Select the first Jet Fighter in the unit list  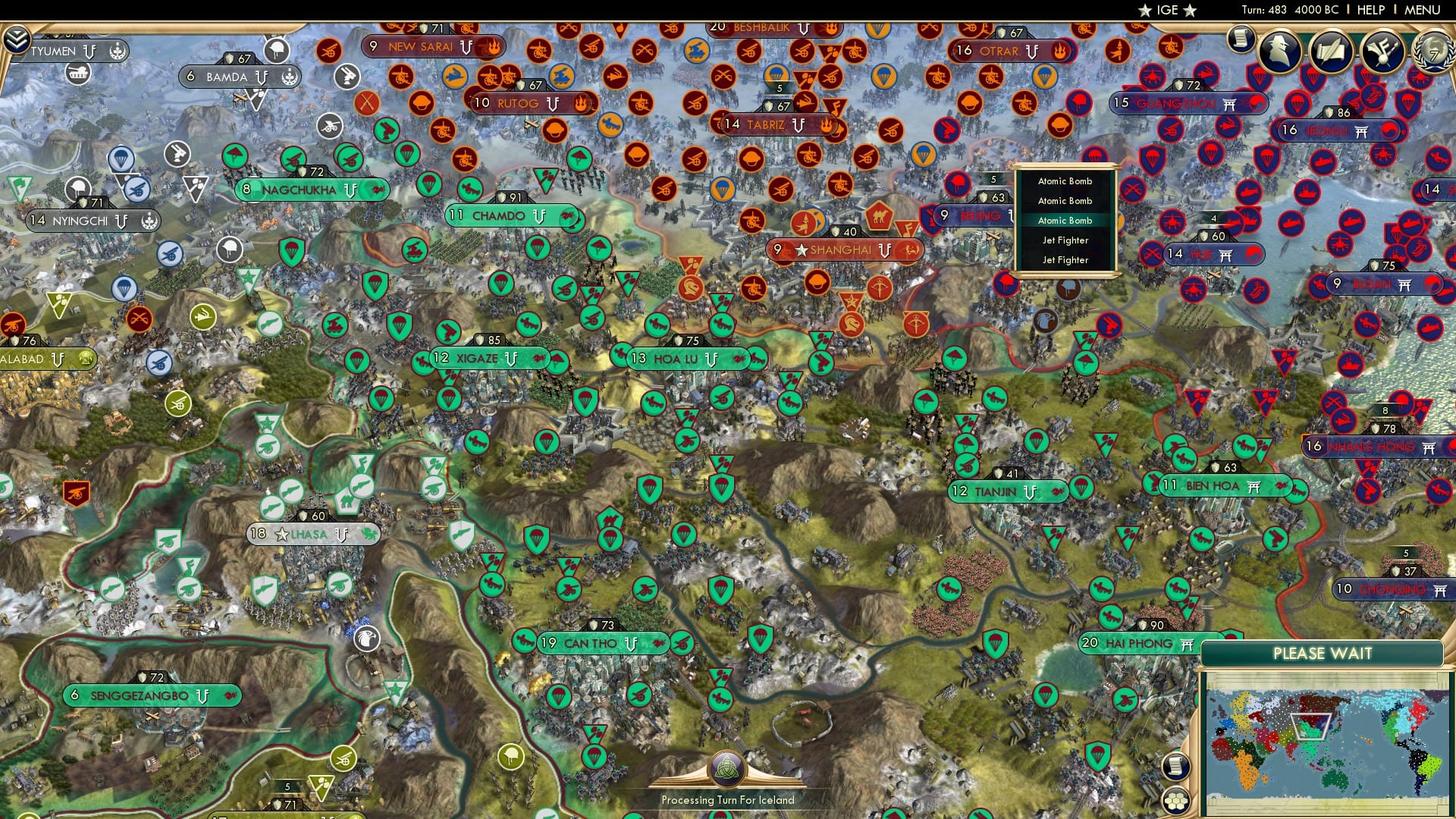[1065, 240]
